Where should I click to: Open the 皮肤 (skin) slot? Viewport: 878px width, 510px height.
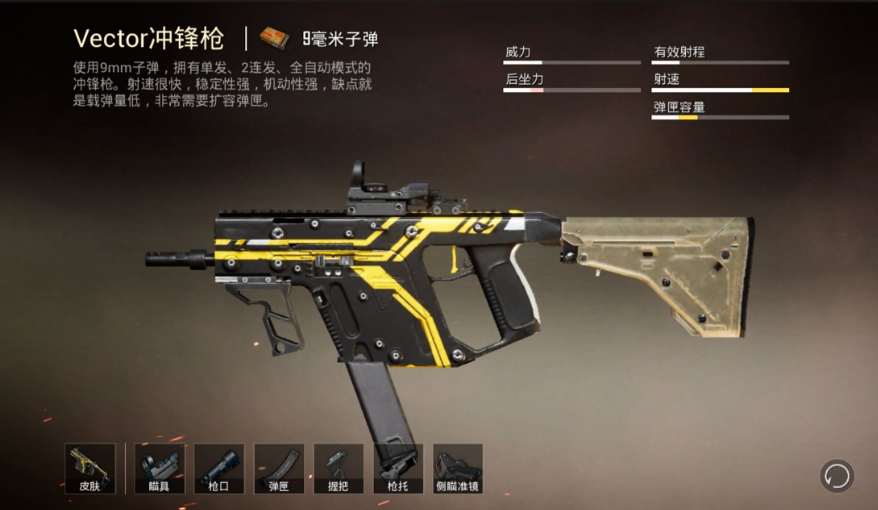[90, 469]
